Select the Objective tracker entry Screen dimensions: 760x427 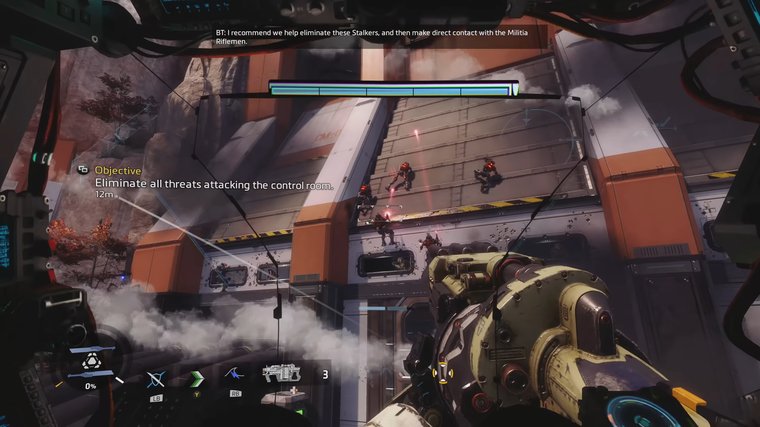tap(118, 171)
